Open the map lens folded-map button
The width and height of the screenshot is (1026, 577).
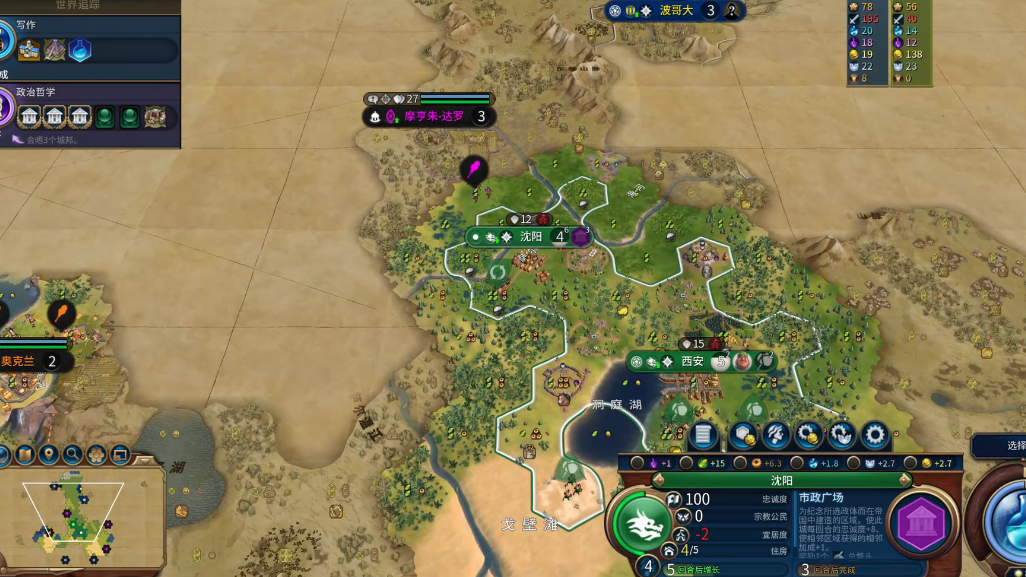tap(24, 456)
